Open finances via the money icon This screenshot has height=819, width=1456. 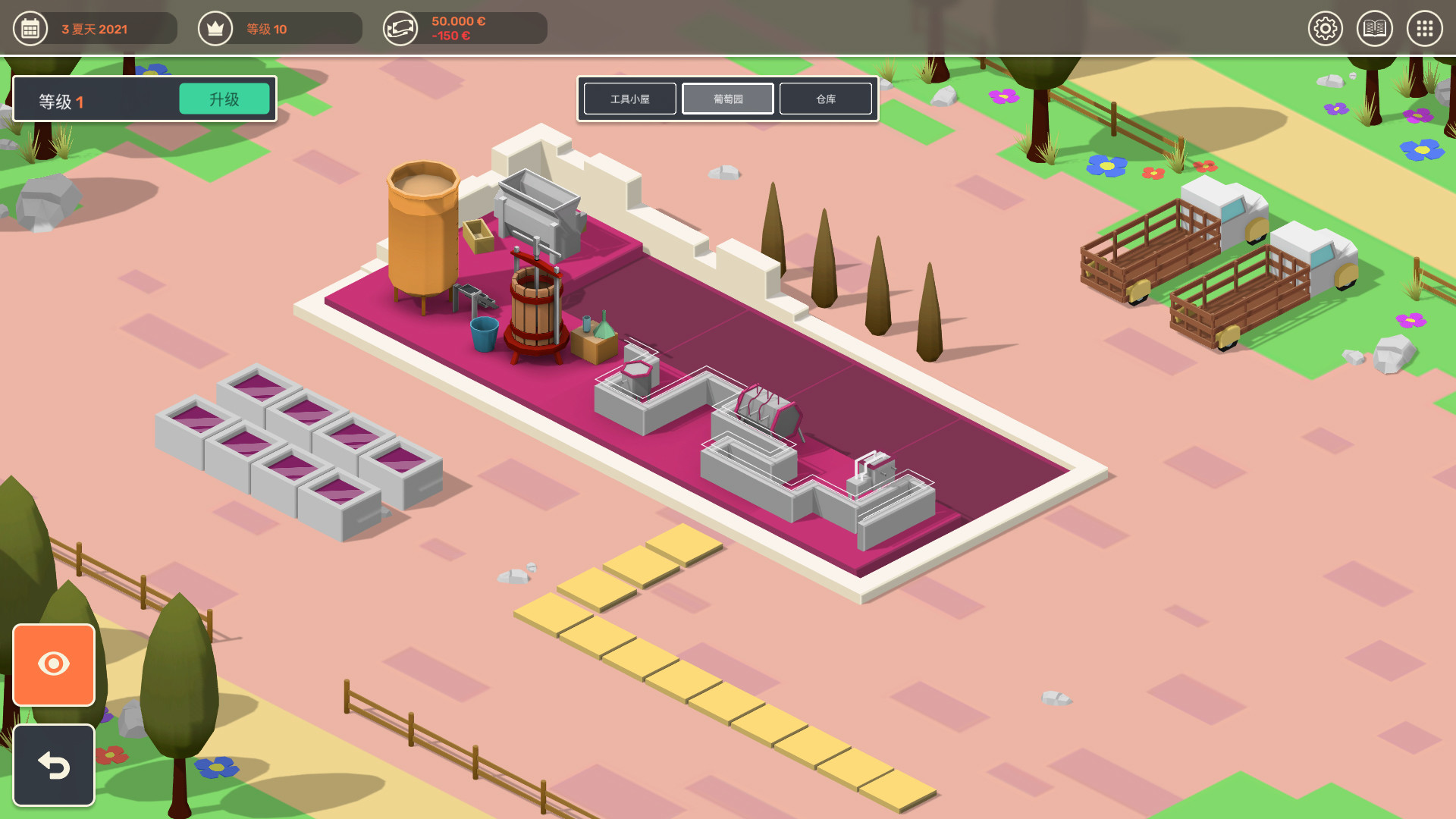coord(401,29)
